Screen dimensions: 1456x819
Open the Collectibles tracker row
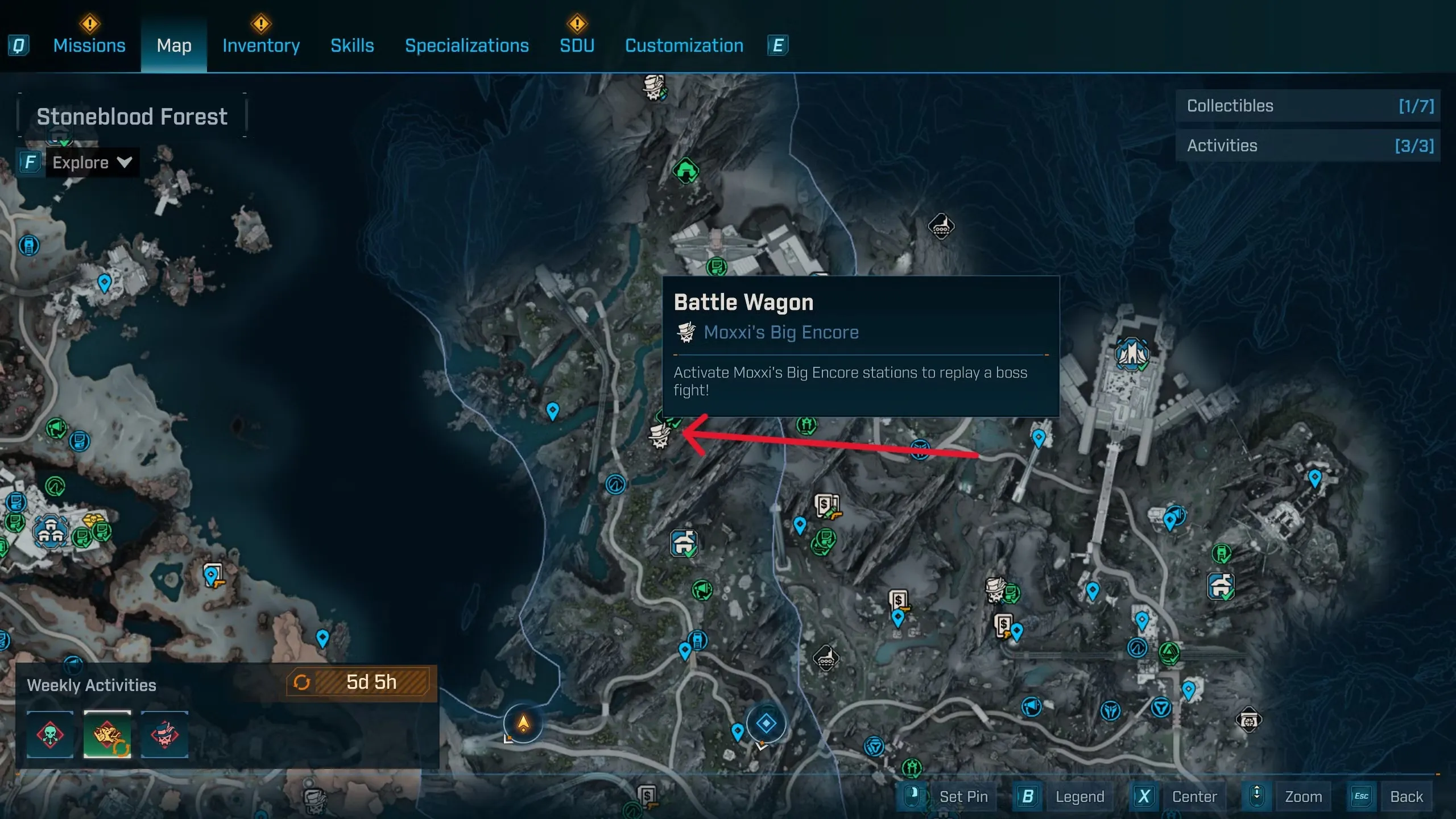pos(1307,106)
